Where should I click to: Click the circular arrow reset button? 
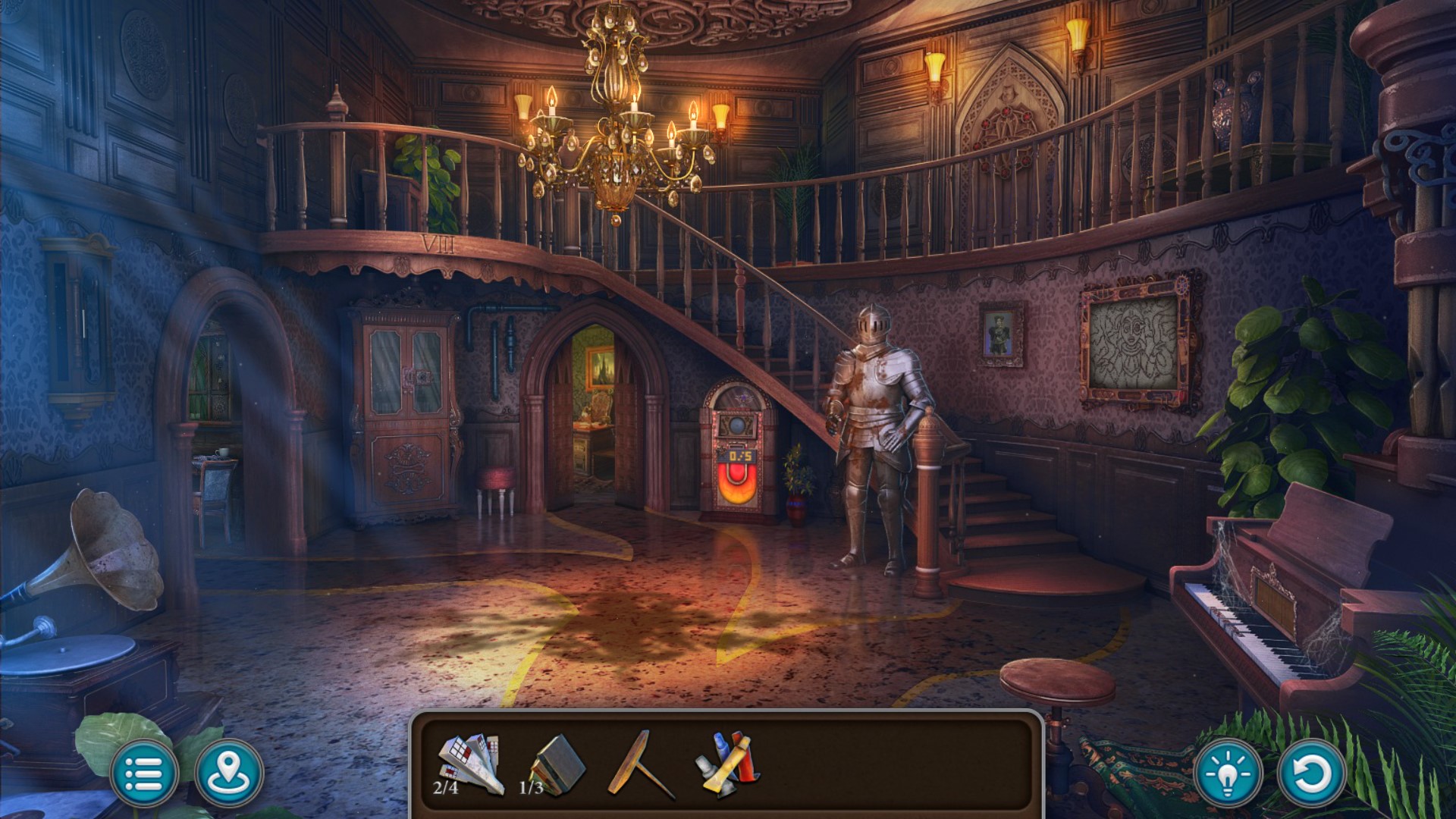1312,773
